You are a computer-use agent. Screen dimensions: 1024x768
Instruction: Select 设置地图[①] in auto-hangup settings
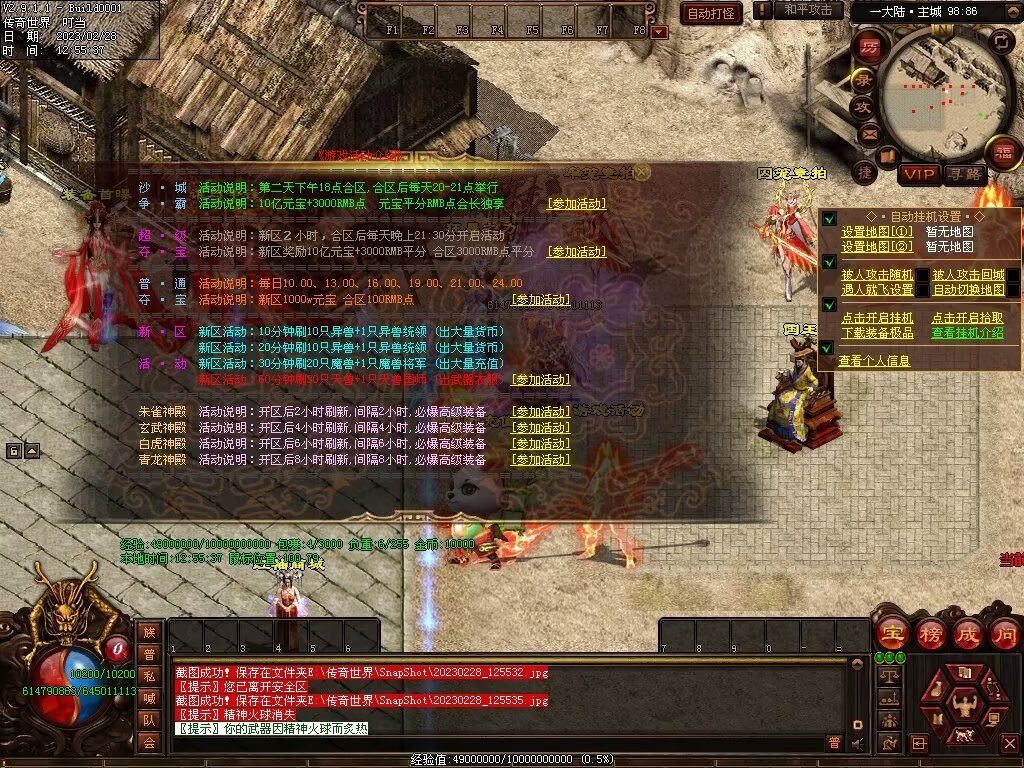[x=877, y=232]
